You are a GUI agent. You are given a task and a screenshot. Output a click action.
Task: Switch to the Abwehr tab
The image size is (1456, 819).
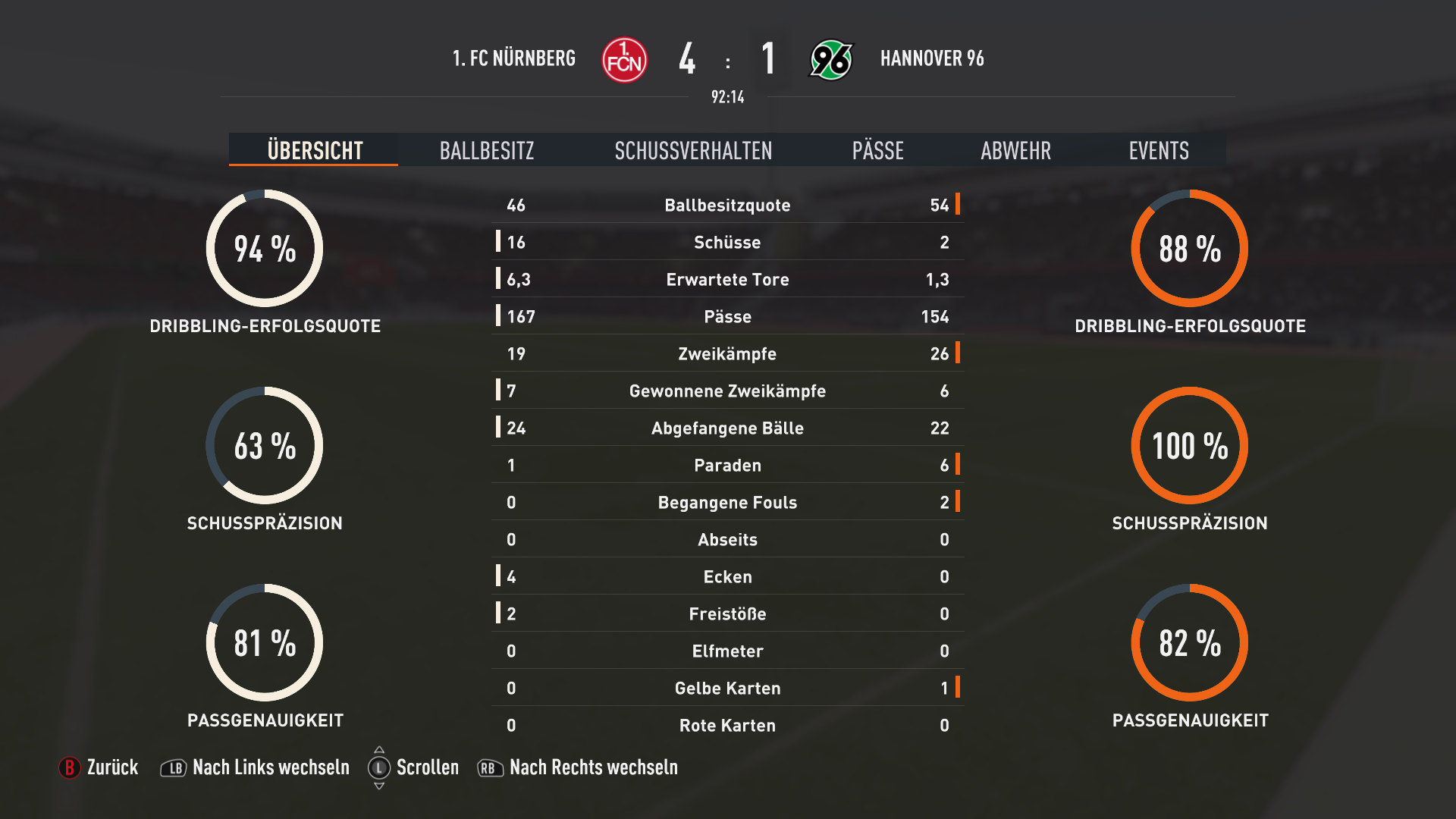(x=1015, y=150)
